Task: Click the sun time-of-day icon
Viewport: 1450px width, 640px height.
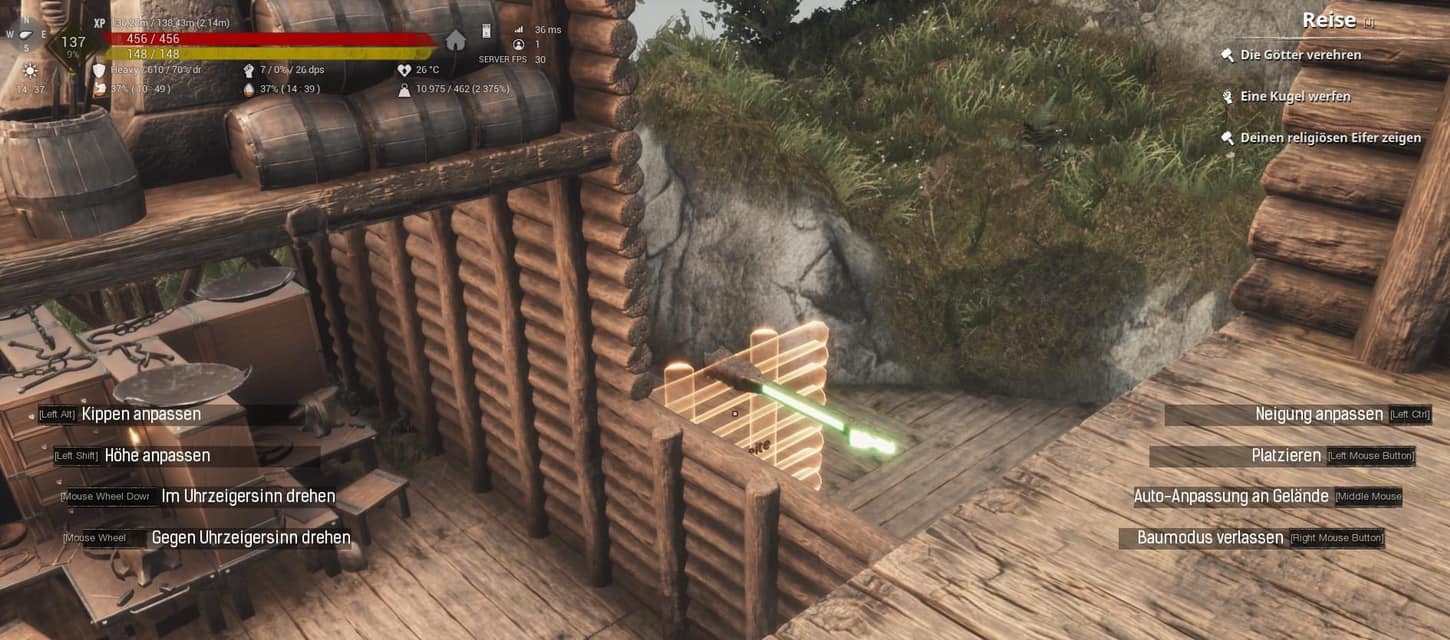Action: coord(29,71)
